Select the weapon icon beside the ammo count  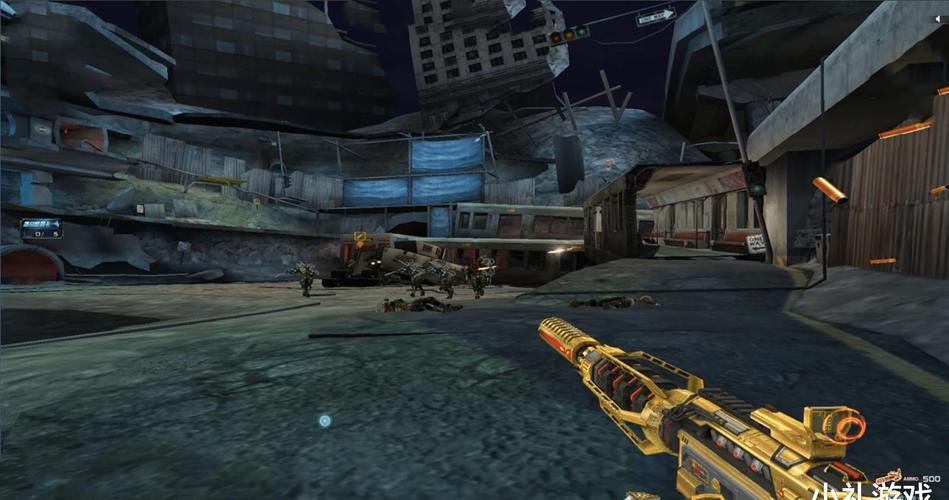890,478
